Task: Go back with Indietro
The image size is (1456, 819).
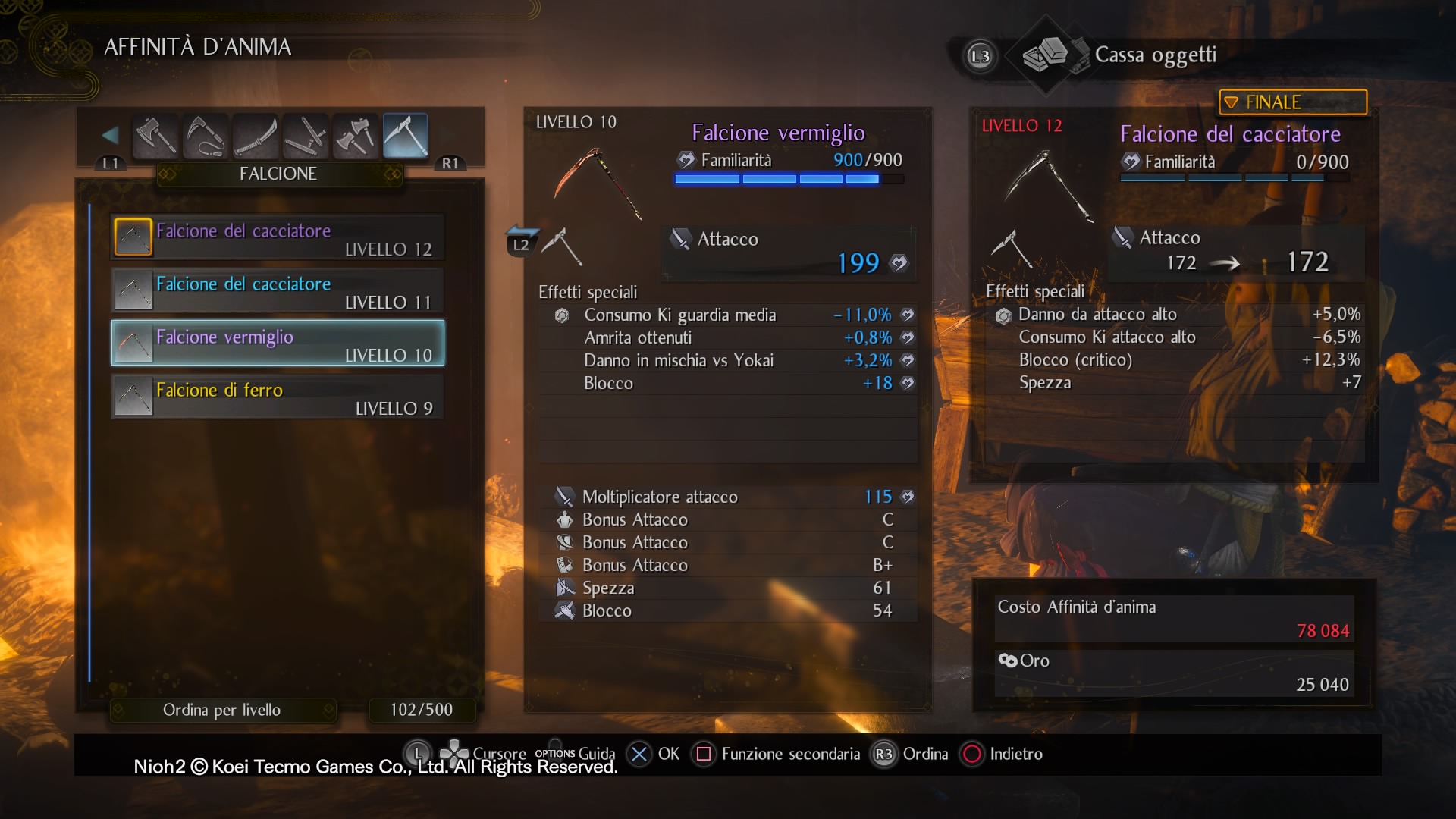Action: [1003, 755]
